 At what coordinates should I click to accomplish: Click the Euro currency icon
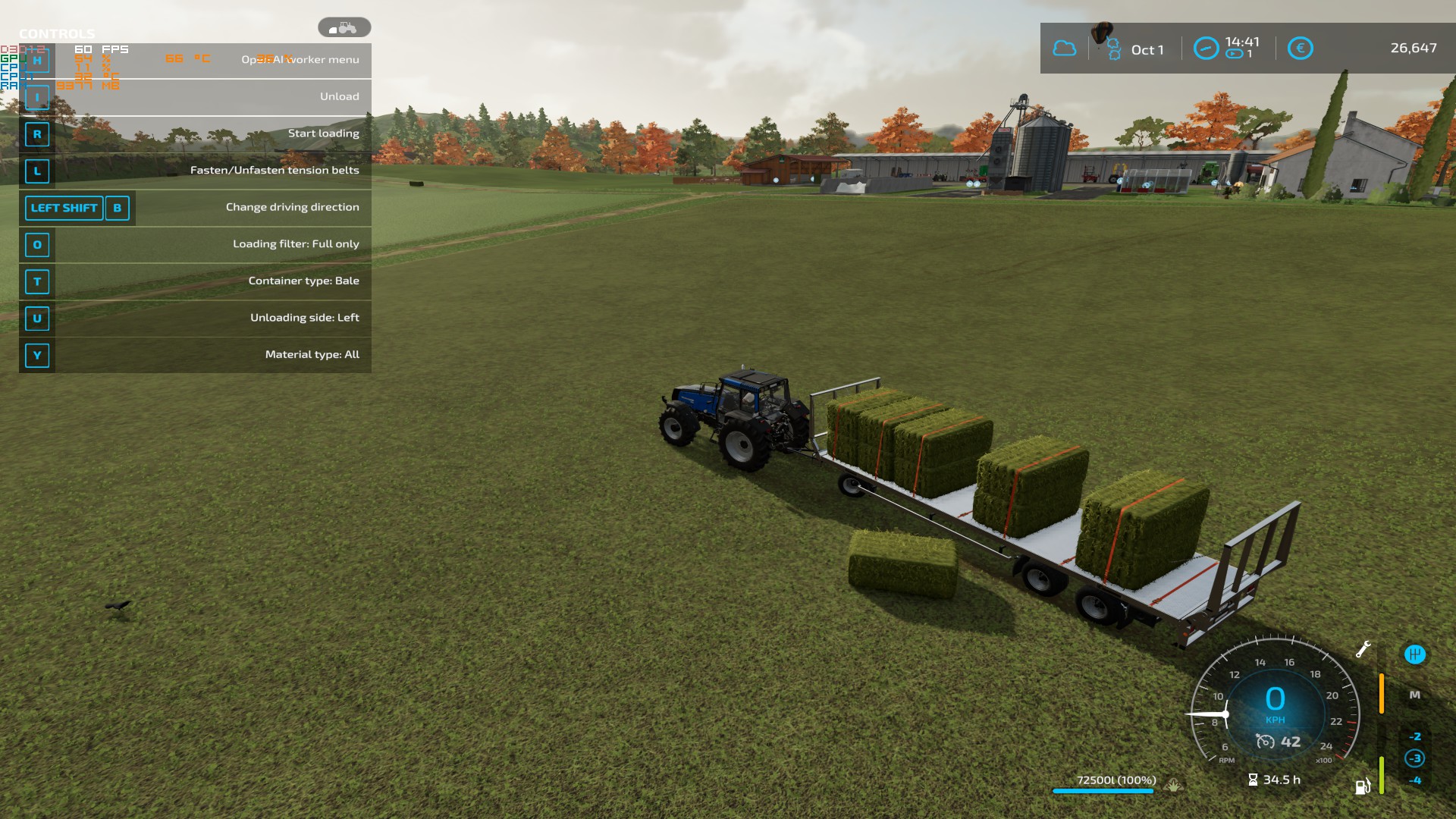click(x=1300, y=48)
